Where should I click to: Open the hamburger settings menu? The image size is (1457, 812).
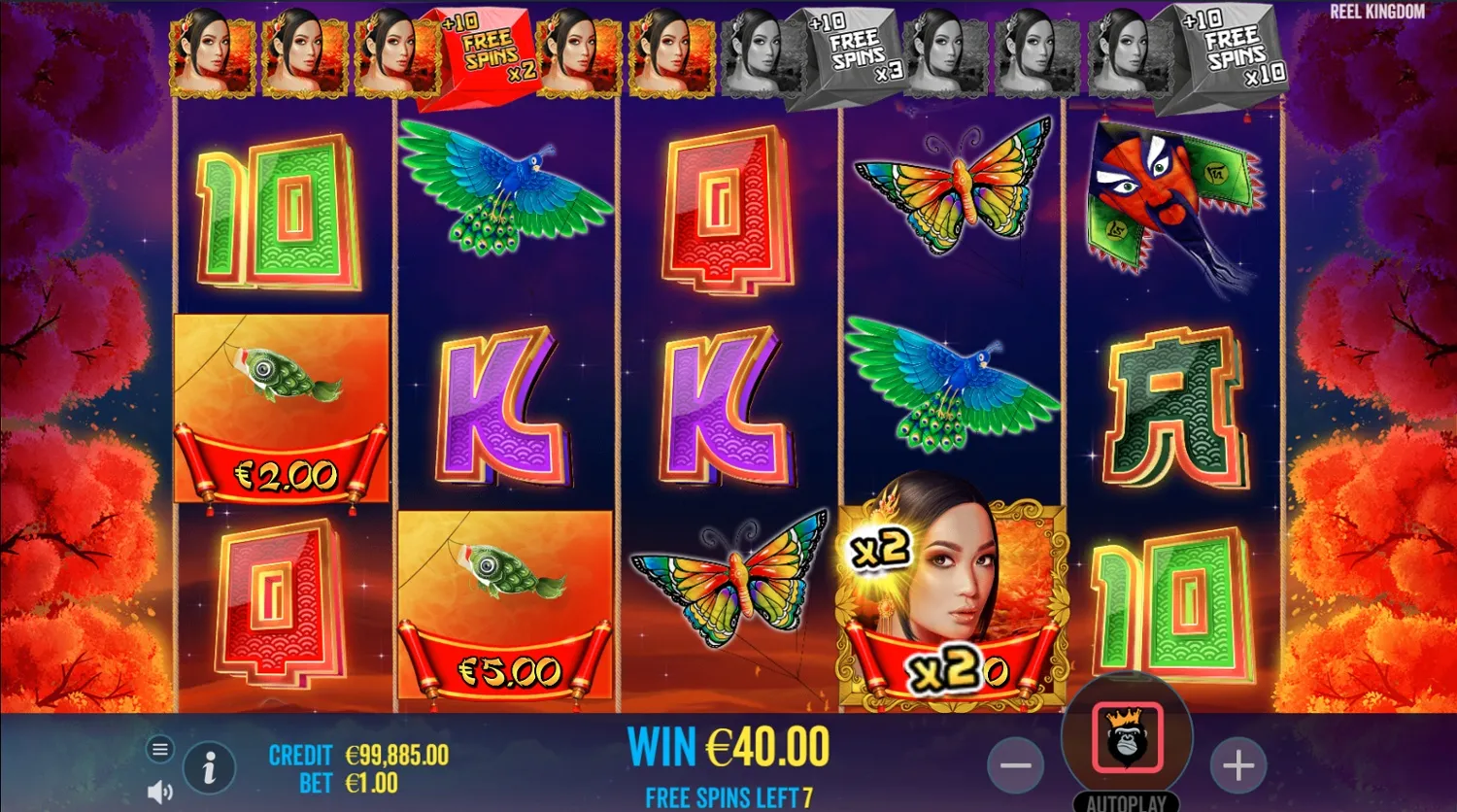(x=159, y=749)
